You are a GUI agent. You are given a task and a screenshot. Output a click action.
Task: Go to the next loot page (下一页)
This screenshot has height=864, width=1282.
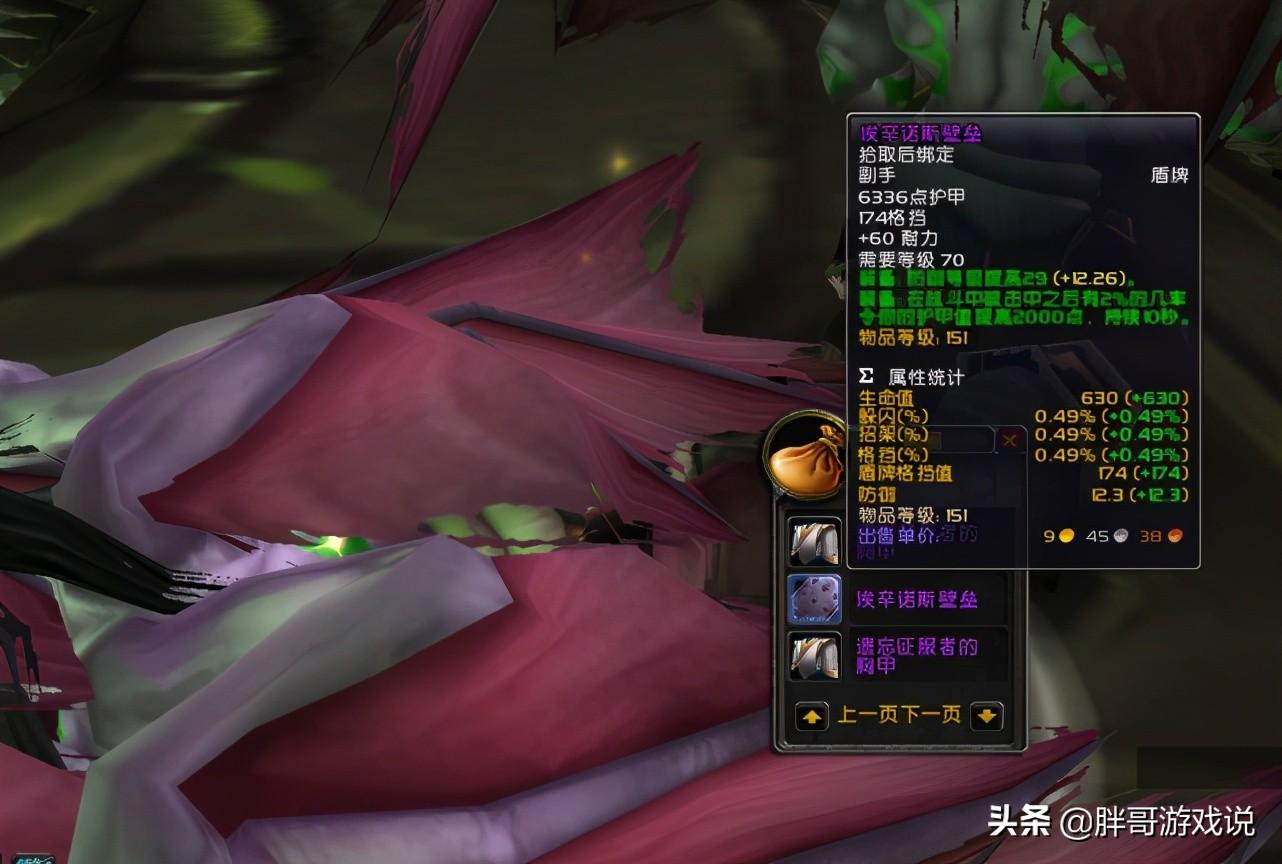tap(986, 716)
